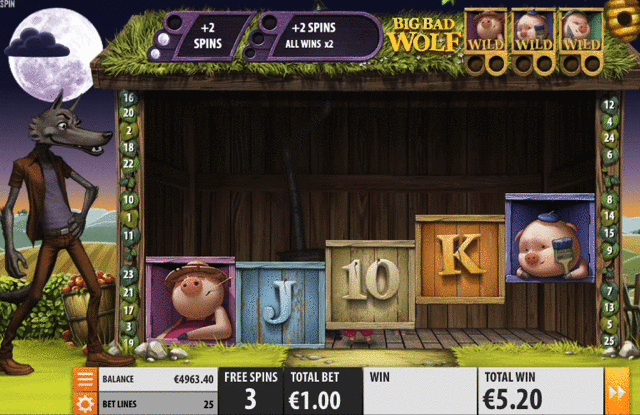Click the fast-forward double arrow button
The width and height of the screenshot is (640, 415).
[x=618, y=391]
